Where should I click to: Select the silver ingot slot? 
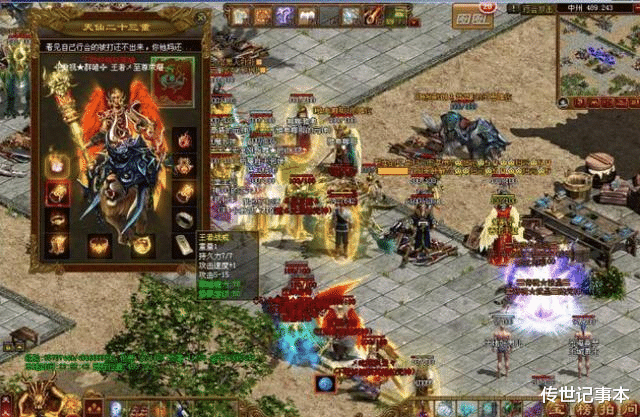tap(182, 245)
